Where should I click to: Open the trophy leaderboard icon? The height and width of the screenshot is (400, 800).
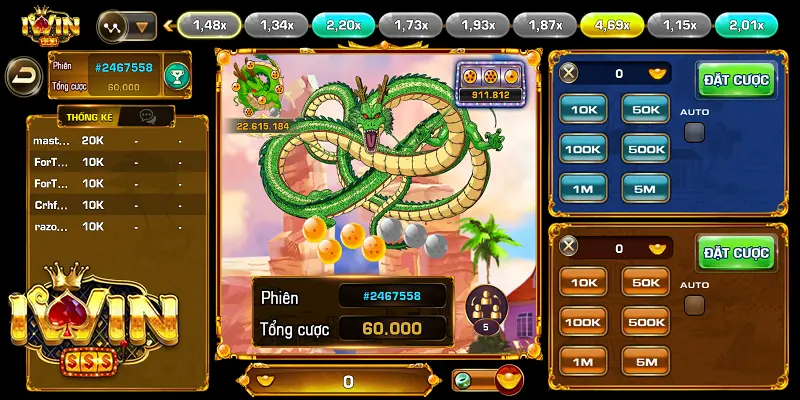pyautogui.click(x=176, y=76)
